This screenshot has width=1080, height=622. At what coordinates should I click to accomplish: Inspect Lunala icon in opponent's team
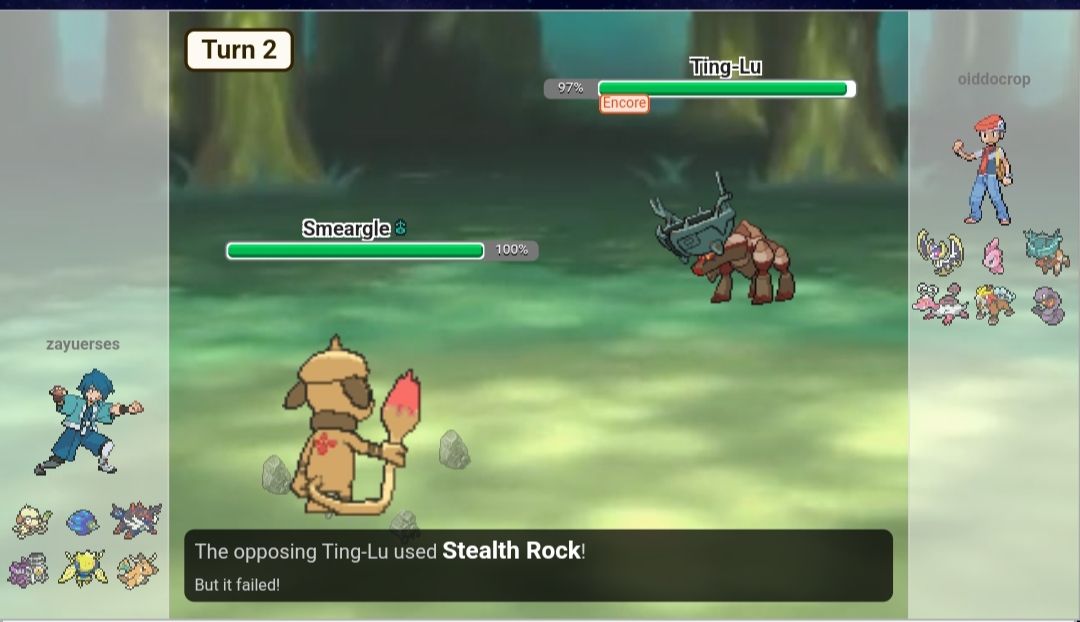(x=940, y=253)
